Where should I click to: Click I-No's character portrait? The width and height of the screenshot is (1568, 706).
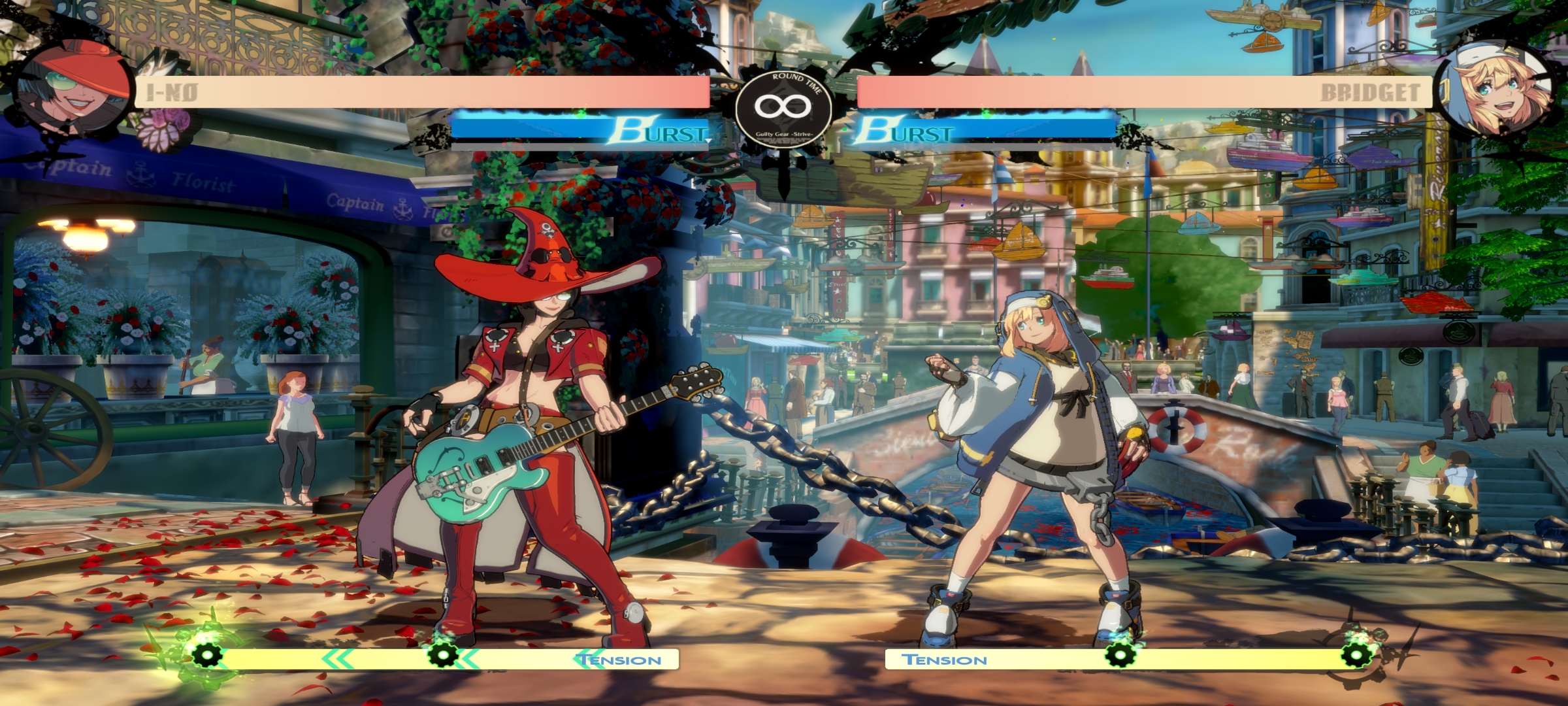pos(71,88)
